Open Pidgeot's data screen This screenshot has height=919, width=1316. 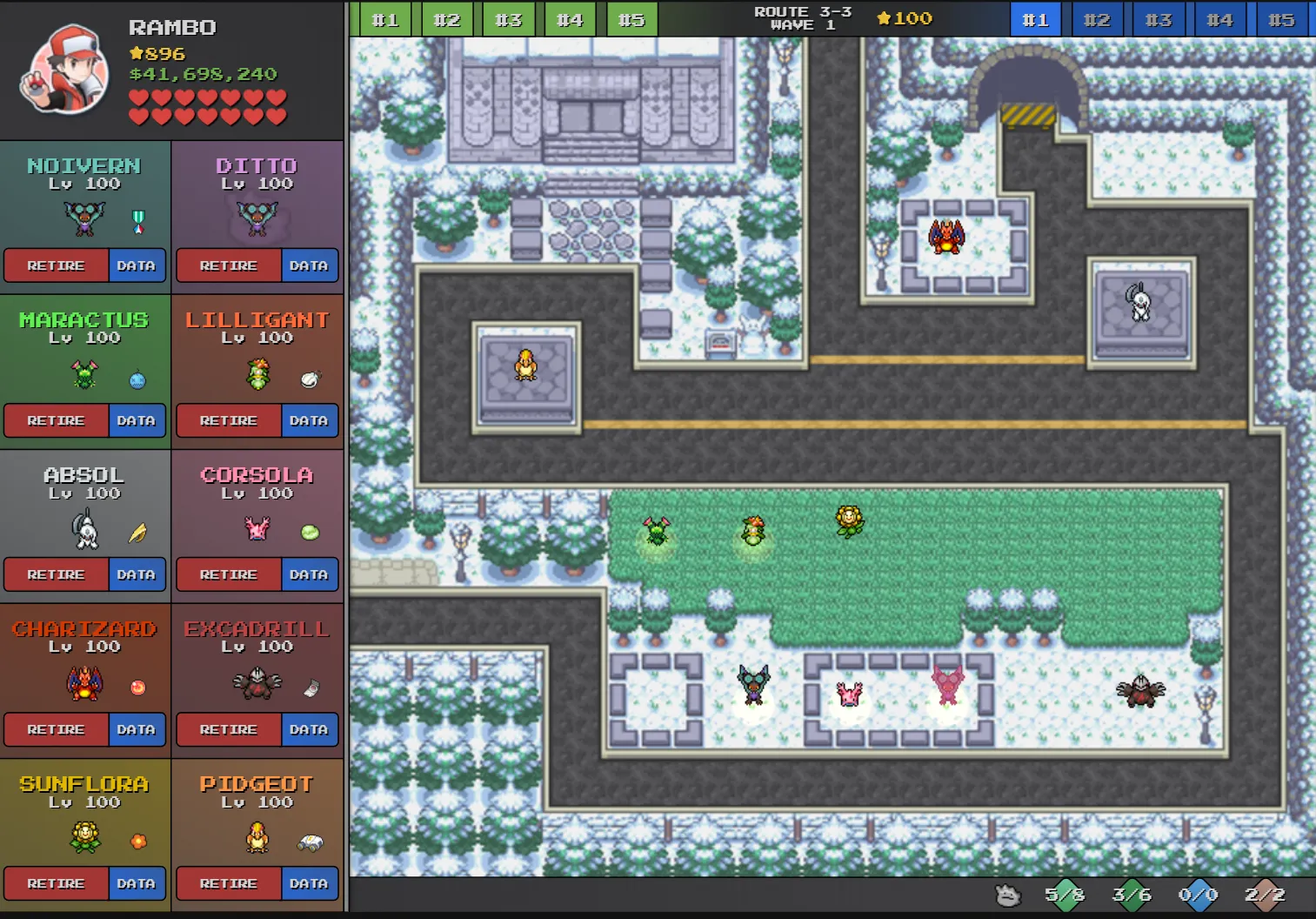coord(309,883)
